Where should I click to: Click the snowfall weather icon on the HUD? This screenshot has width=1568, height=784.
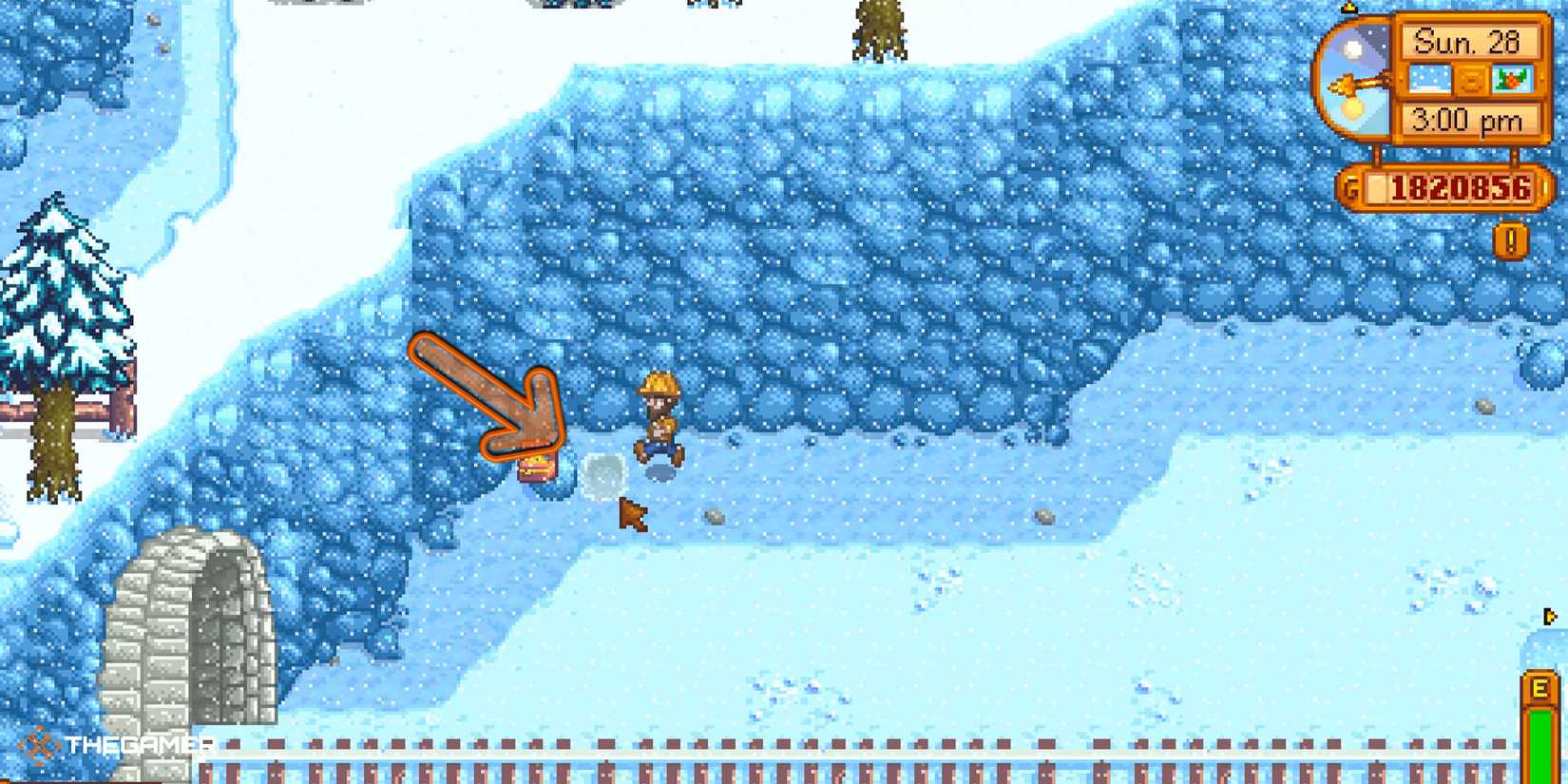tap(1431, 78)
